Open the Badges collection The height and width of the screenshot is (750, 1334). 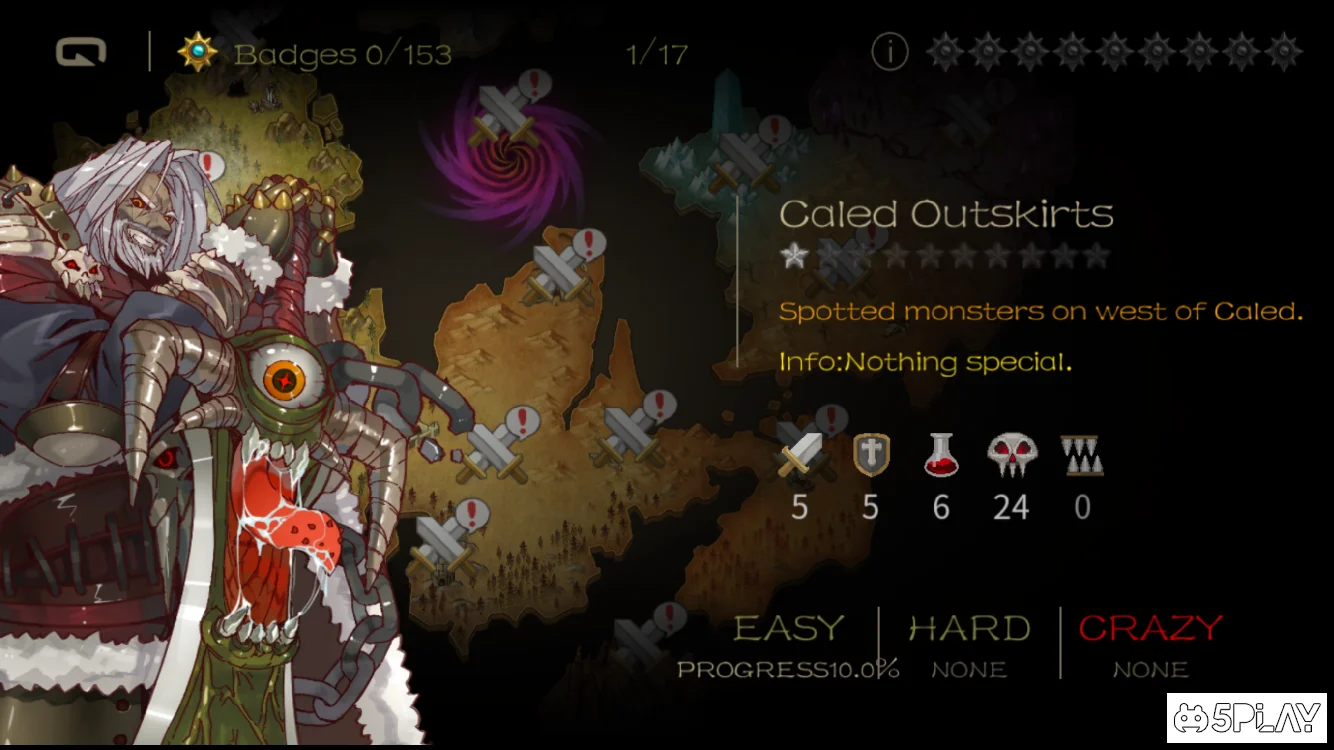tap(315, 53)
